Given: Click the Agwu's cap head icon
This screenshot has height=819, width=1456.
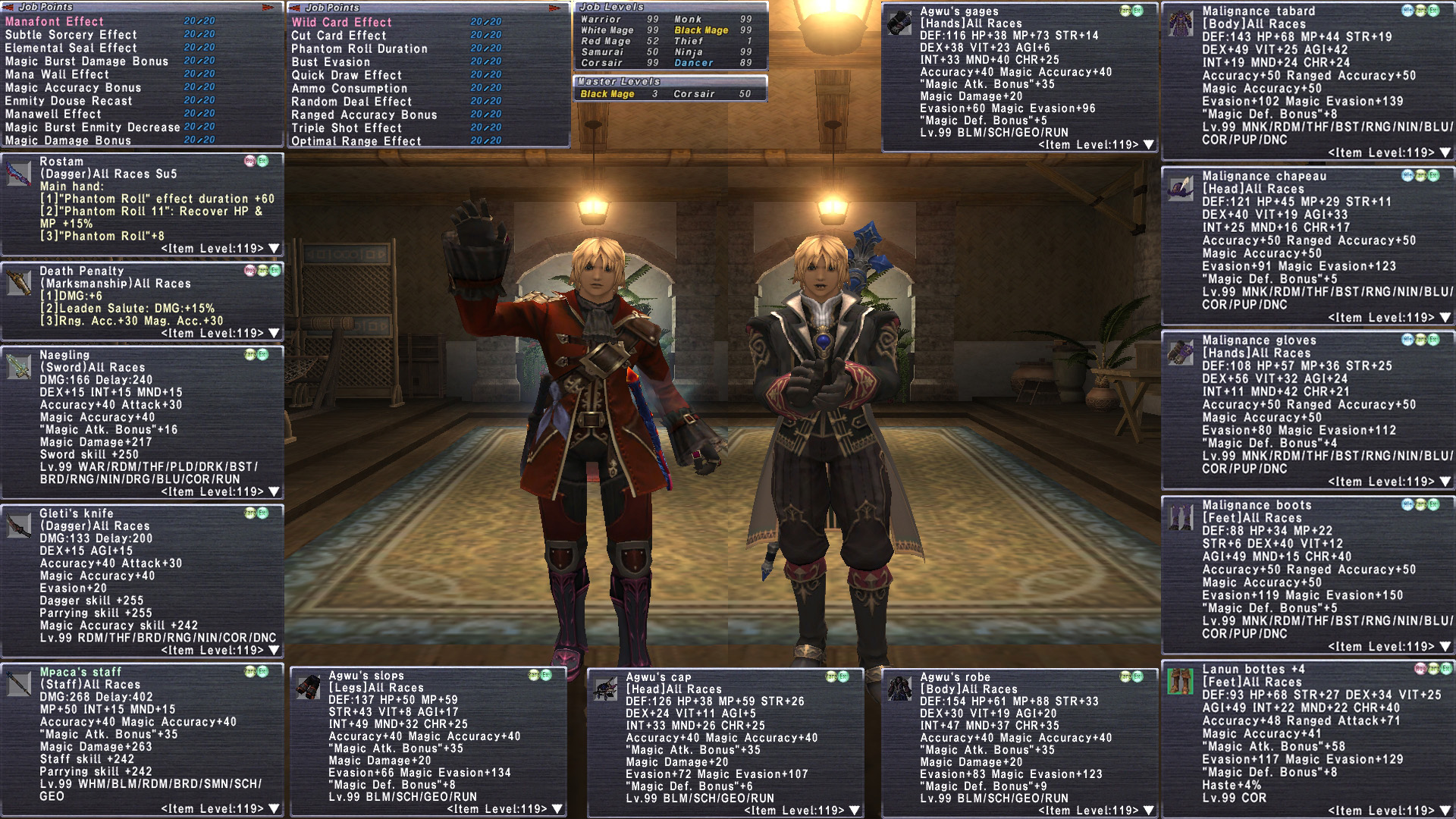Looking at the screenshot, I should pyautogui.click(x=605, y=689).
